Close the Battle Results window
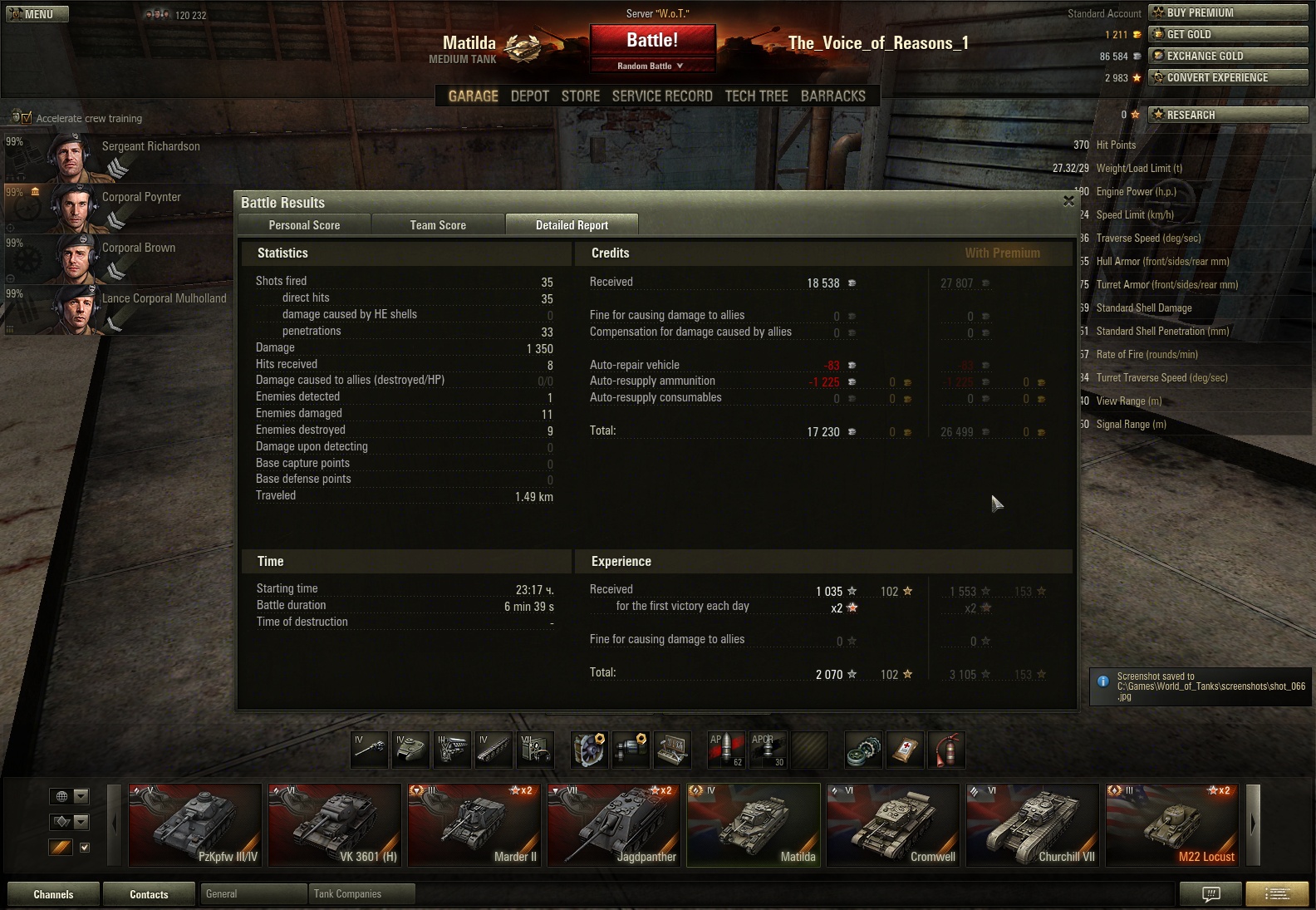This screenshot has width=1316, height=910. click(1068, 201)
